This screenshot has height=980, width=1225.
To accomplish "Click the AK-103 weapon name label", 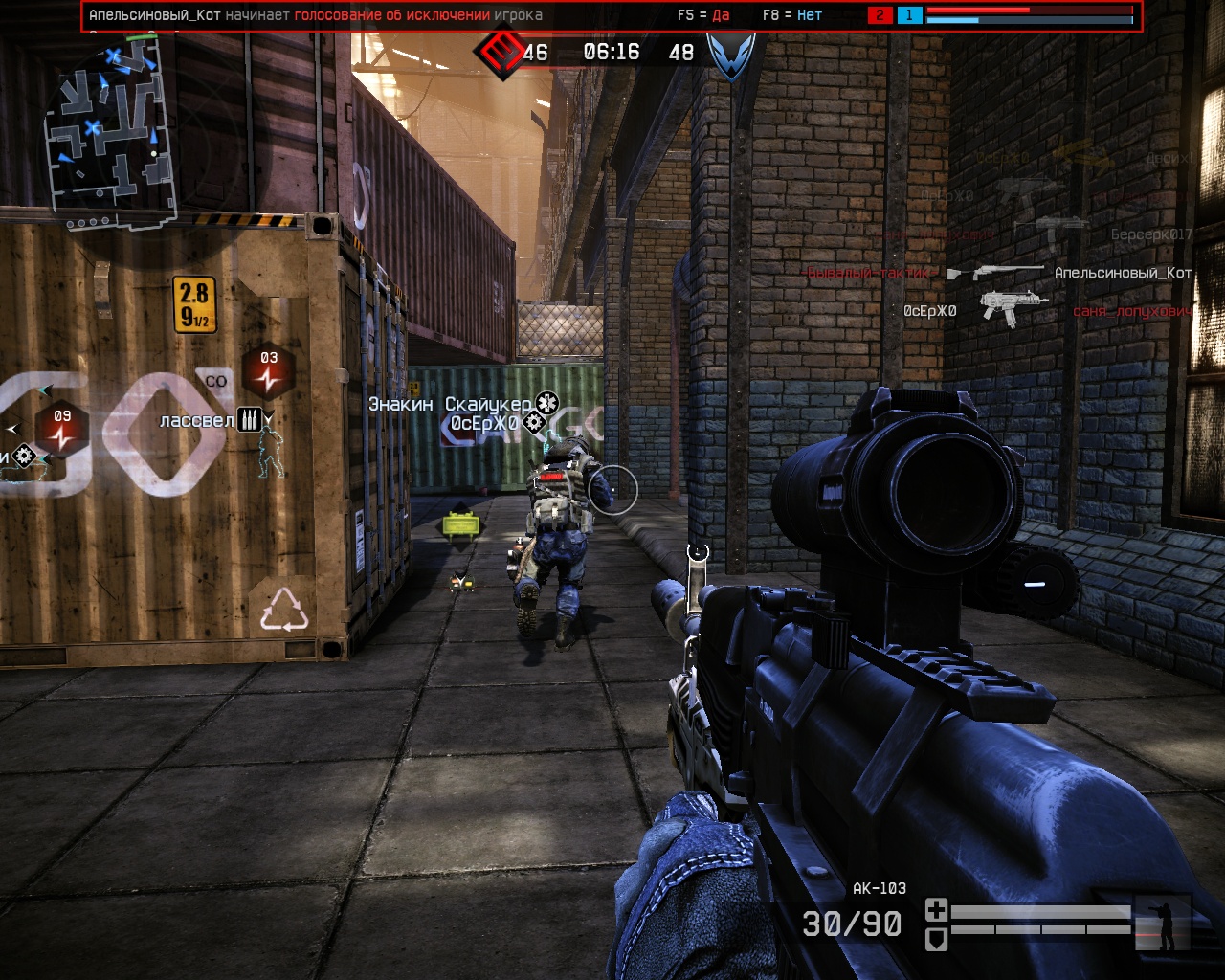I will (879, 888).
